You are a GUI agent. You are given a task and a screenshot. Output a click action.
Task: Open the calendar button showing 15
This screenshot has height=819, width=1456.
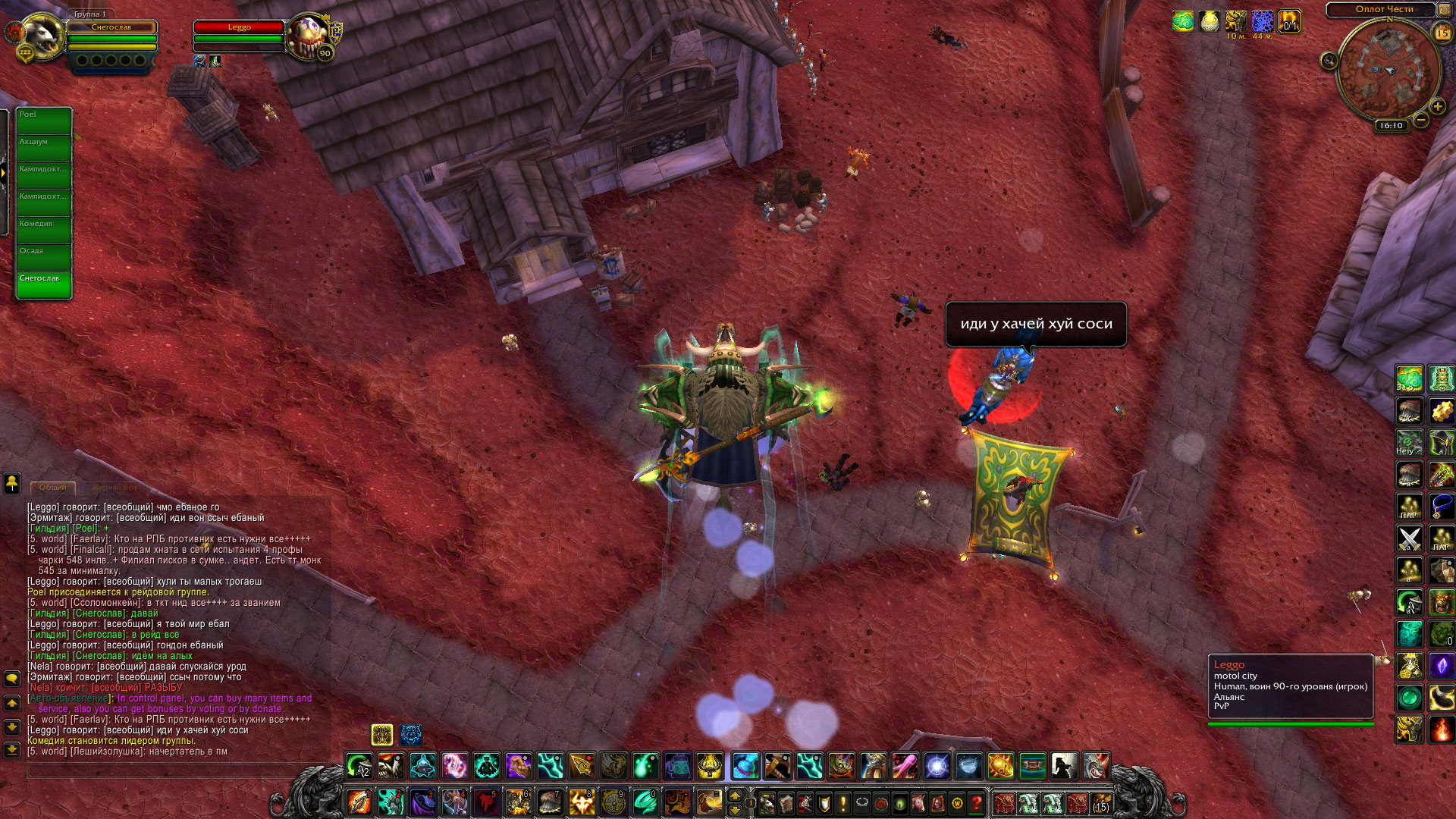(1442, 33)
